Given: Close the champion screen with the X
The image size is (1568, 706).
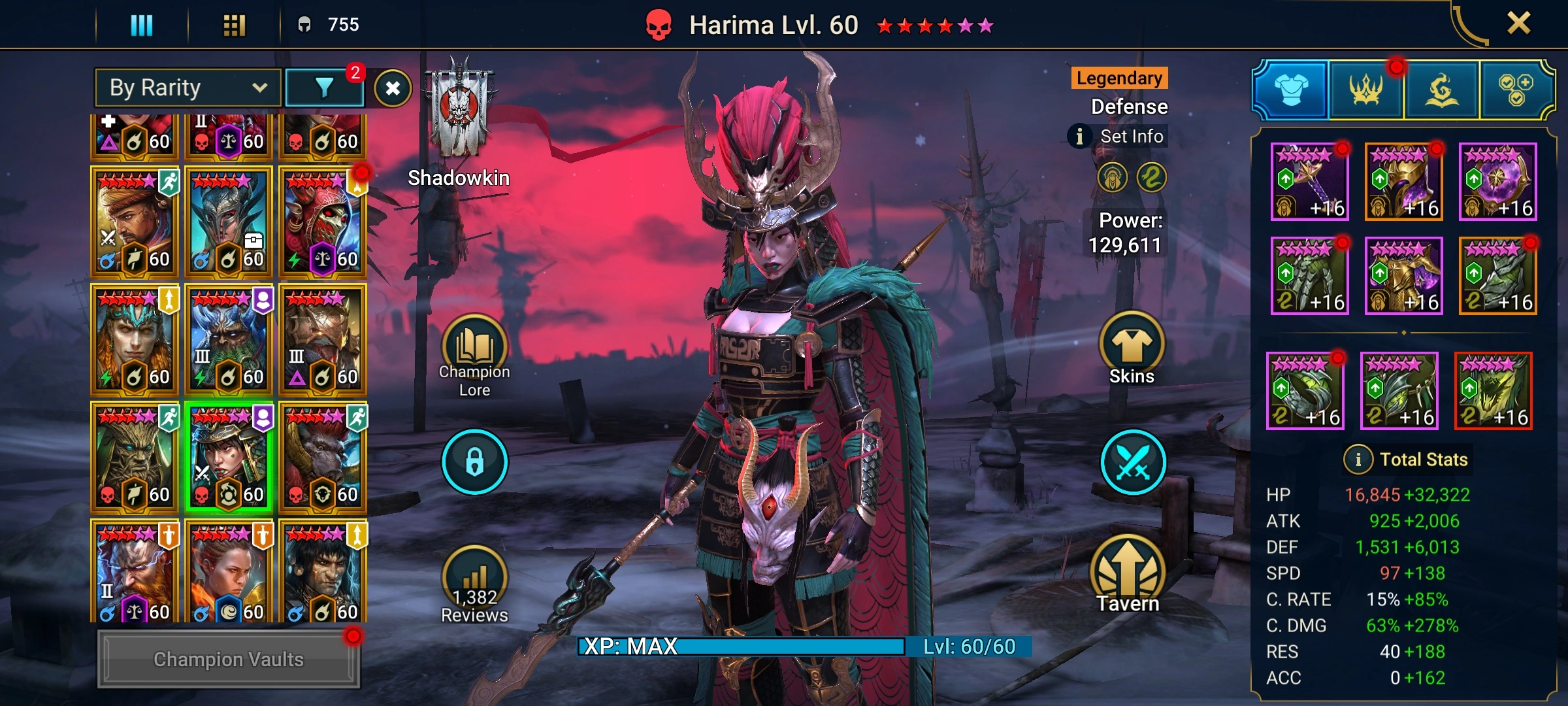Looking at the screenshot, I should (1518, 24).
